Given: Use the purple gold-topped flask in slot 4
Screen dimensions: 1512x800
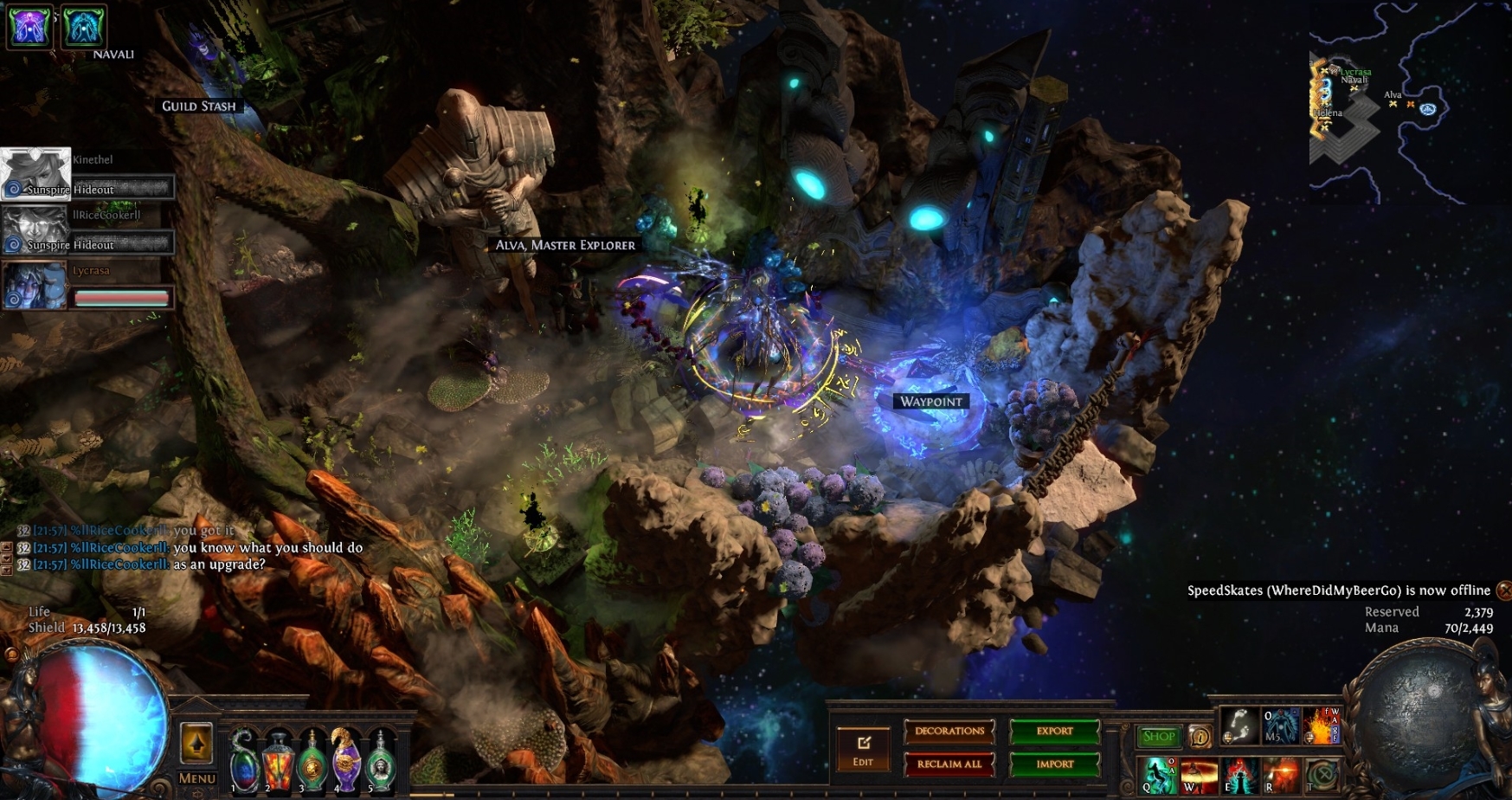Looking at the screenshot, I should 345,762.
